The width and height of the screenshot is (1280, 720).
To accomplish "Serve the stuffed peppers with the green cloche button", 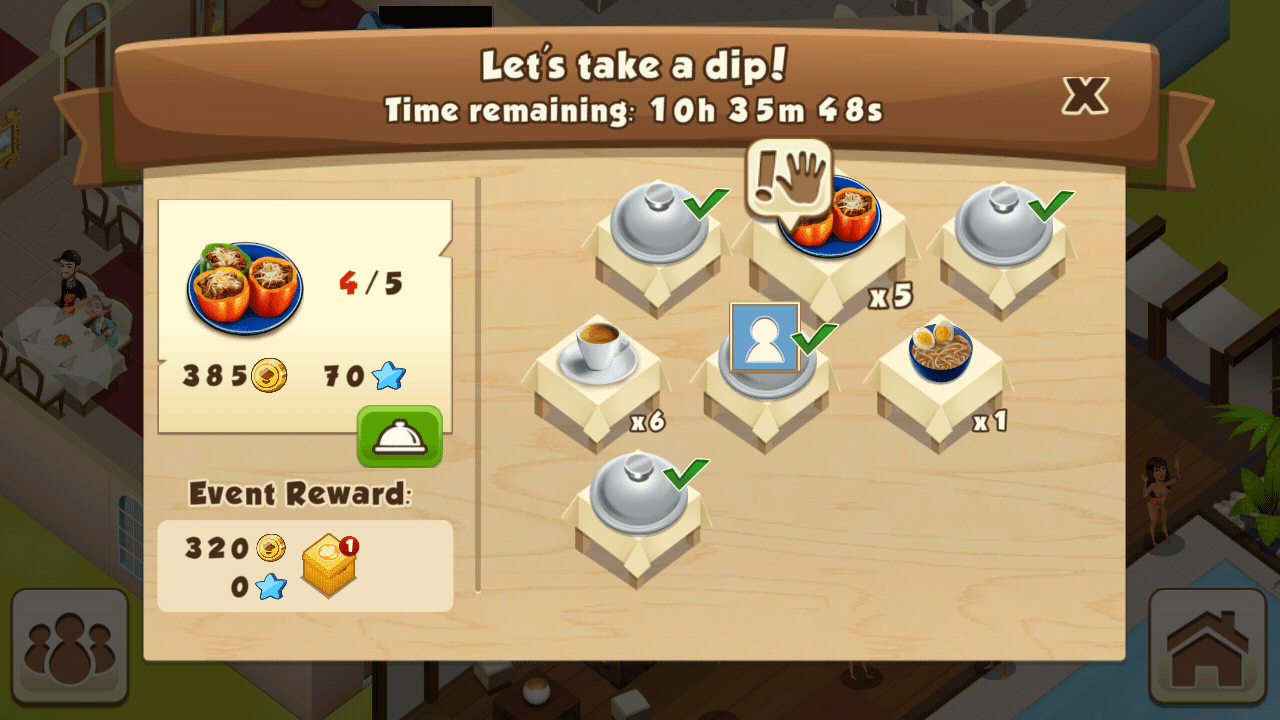I will pos(400,436).
